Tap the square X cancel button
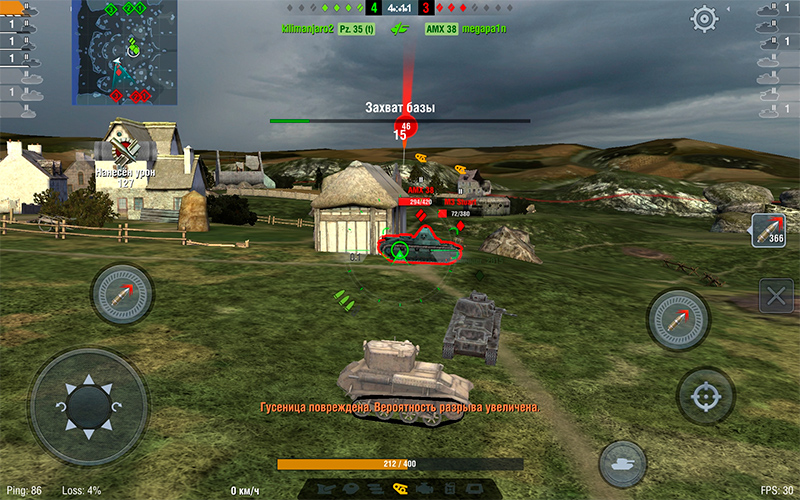 tap(776, 295)
